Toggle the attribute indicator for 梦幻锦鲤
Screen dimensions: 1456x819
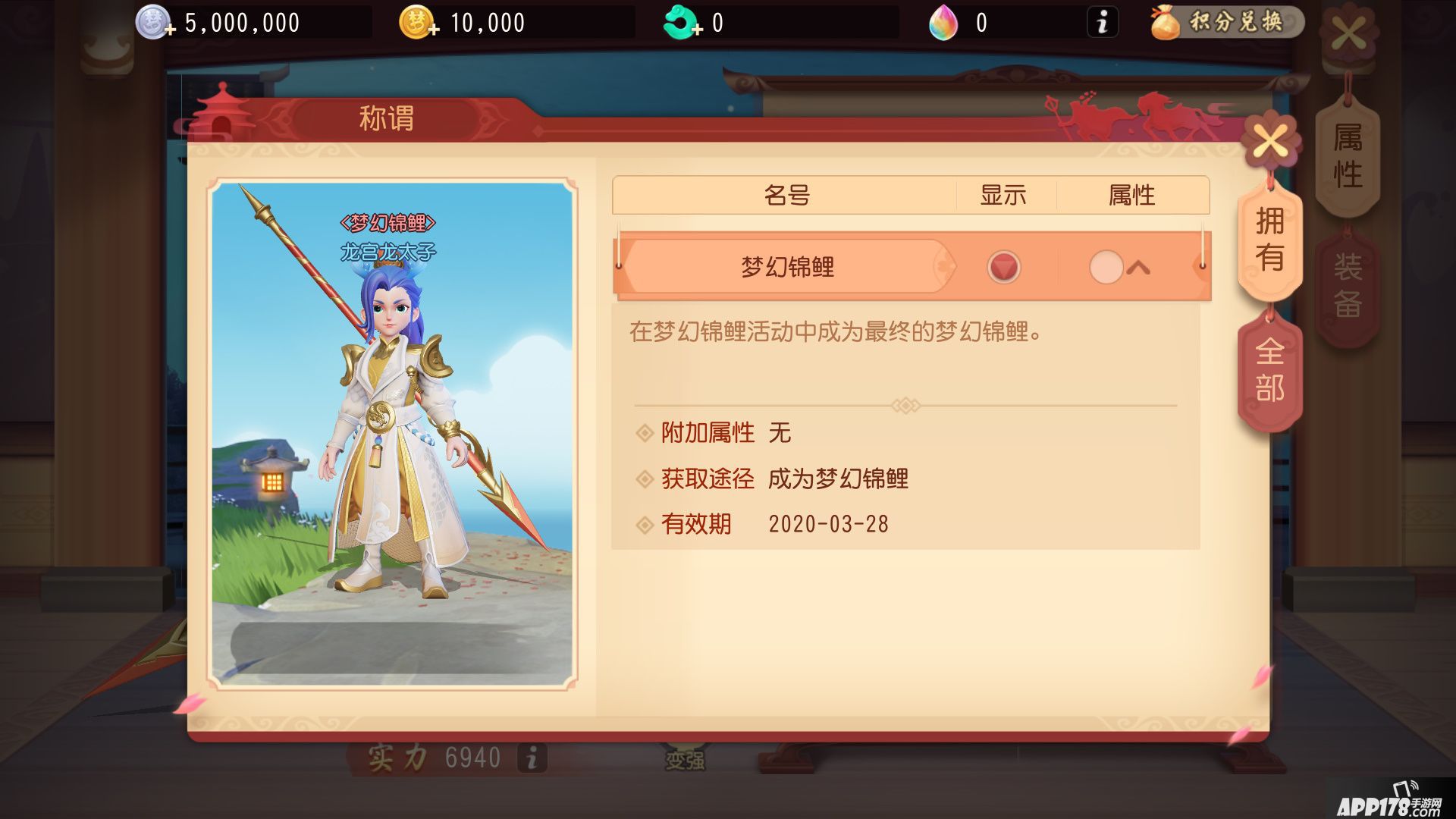1106,267
